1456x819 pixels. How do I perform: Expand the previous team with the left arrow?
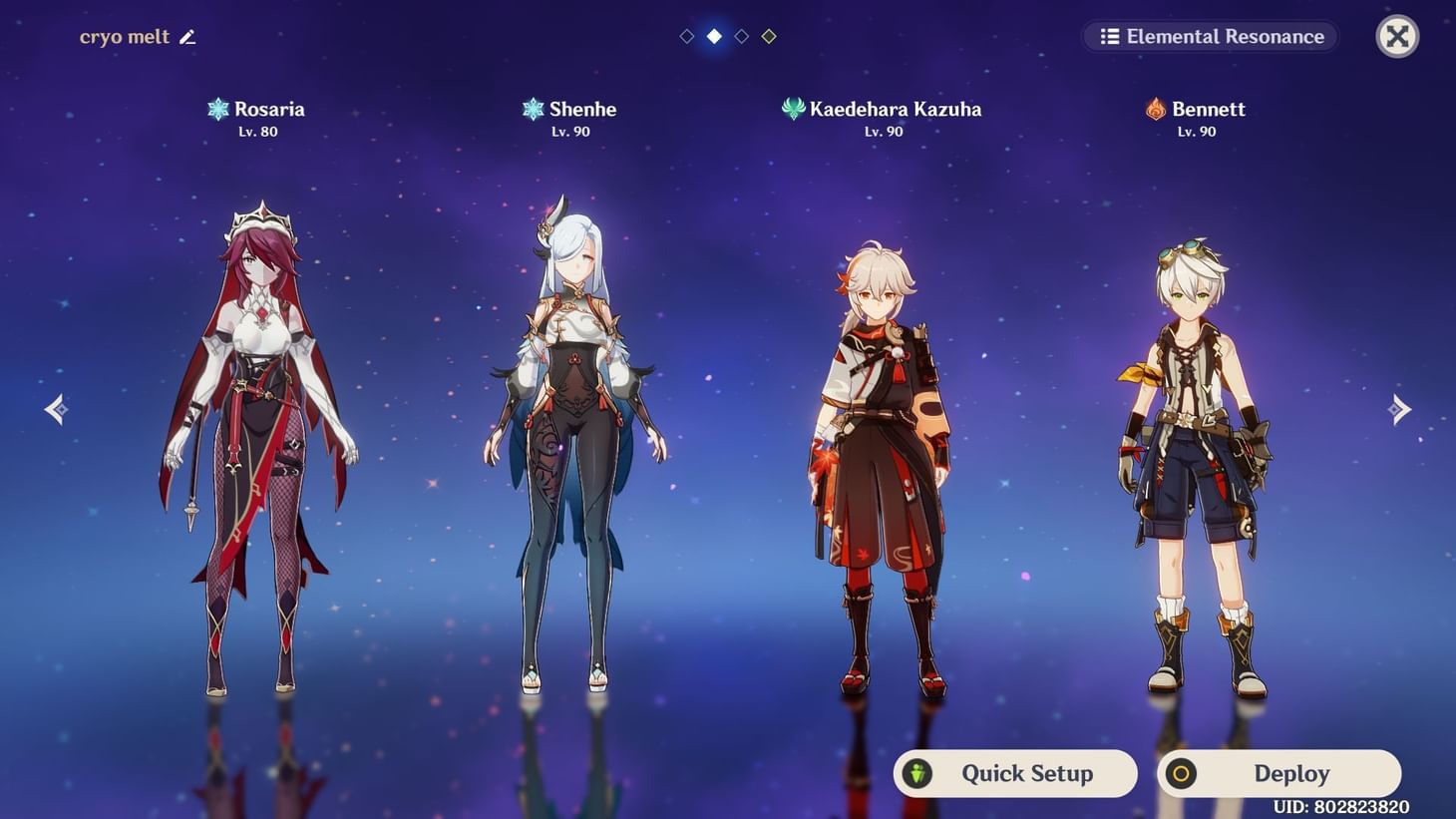pyautogui.click(x=56, y=409)
